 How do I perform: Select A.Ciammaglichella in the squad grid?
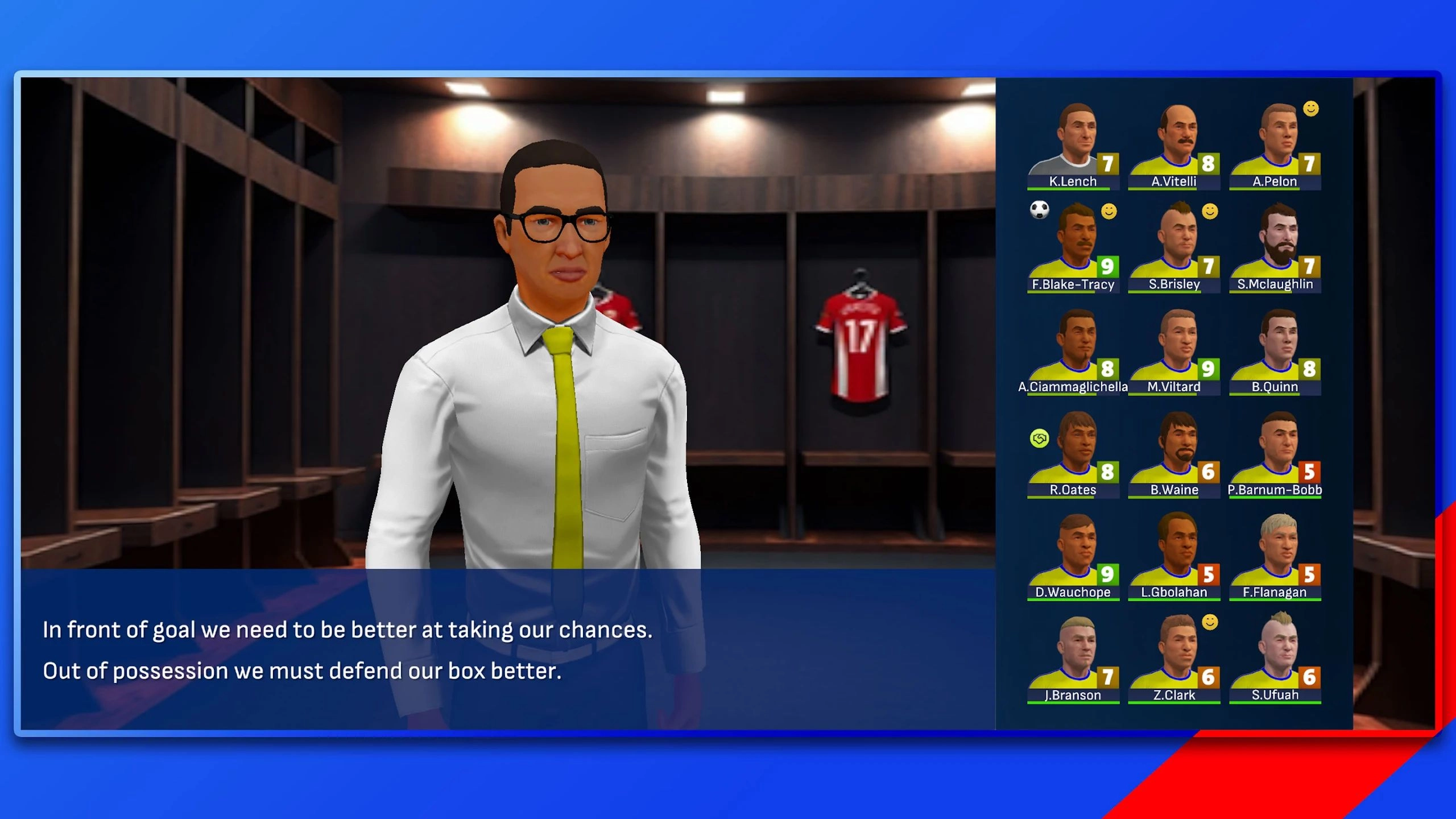(x=1073, y=351)
